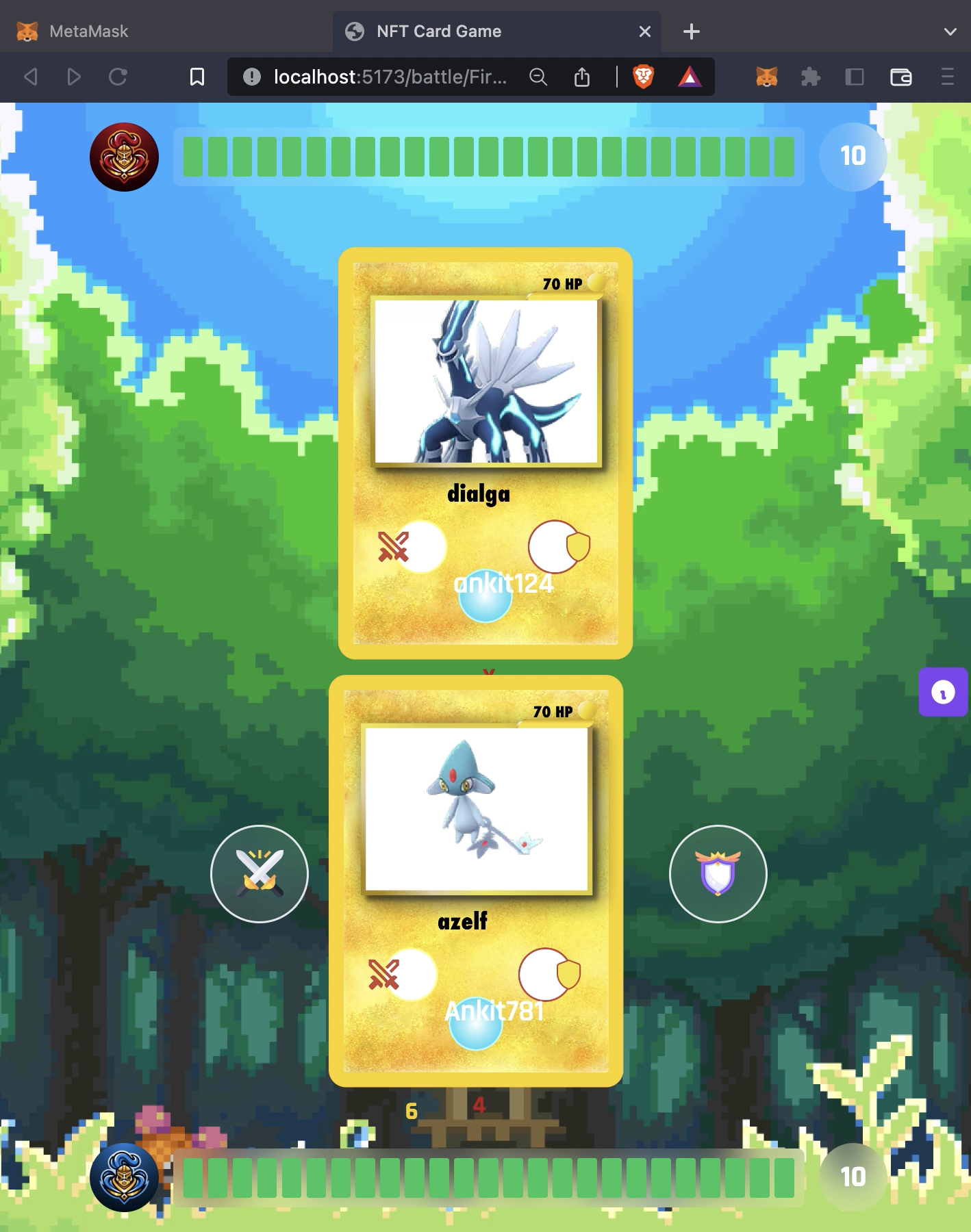Viewport: 971px width, 1232px height.
Task: Switch to the NFT Card Game tab
Action: coord(438,31)
